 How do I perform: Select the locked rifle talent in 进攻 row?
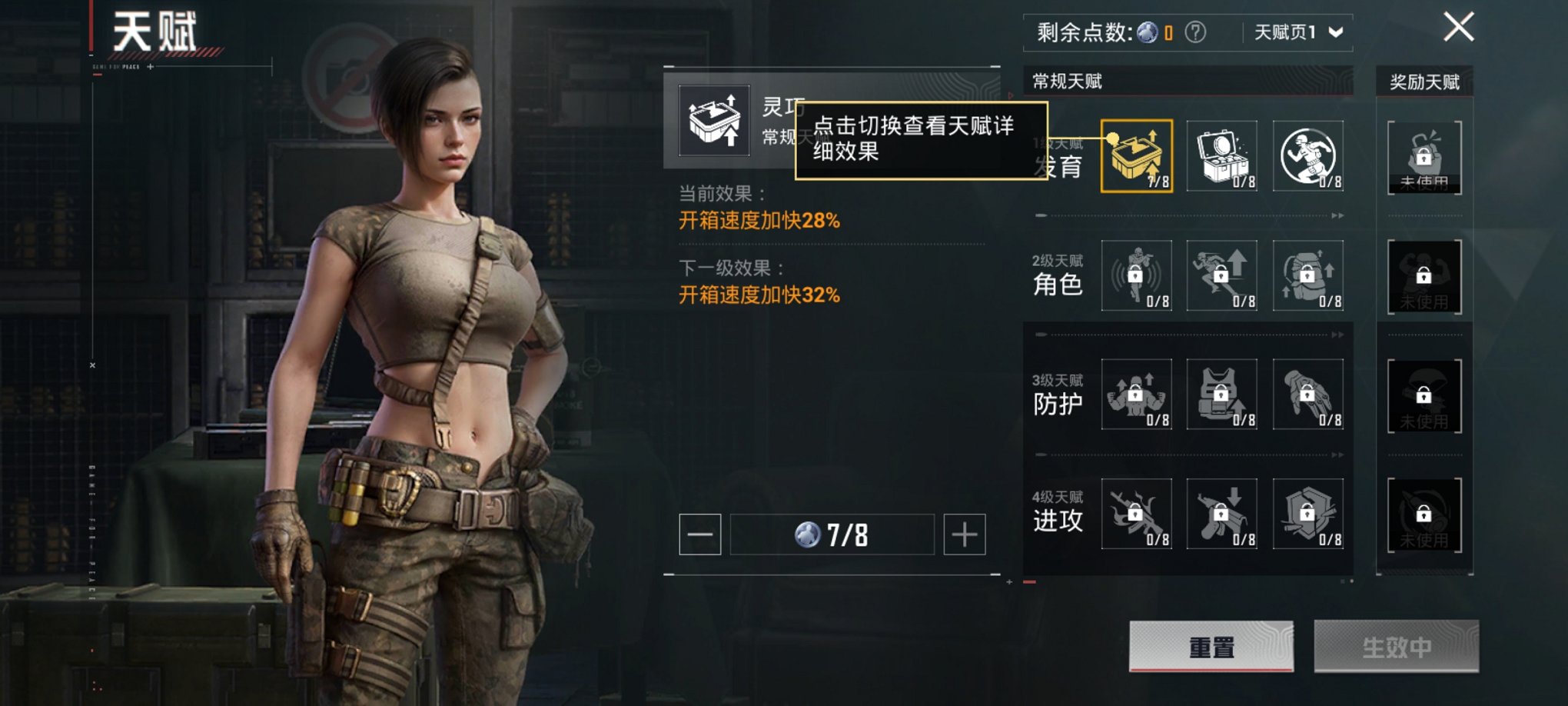(x=1137, y=514)
